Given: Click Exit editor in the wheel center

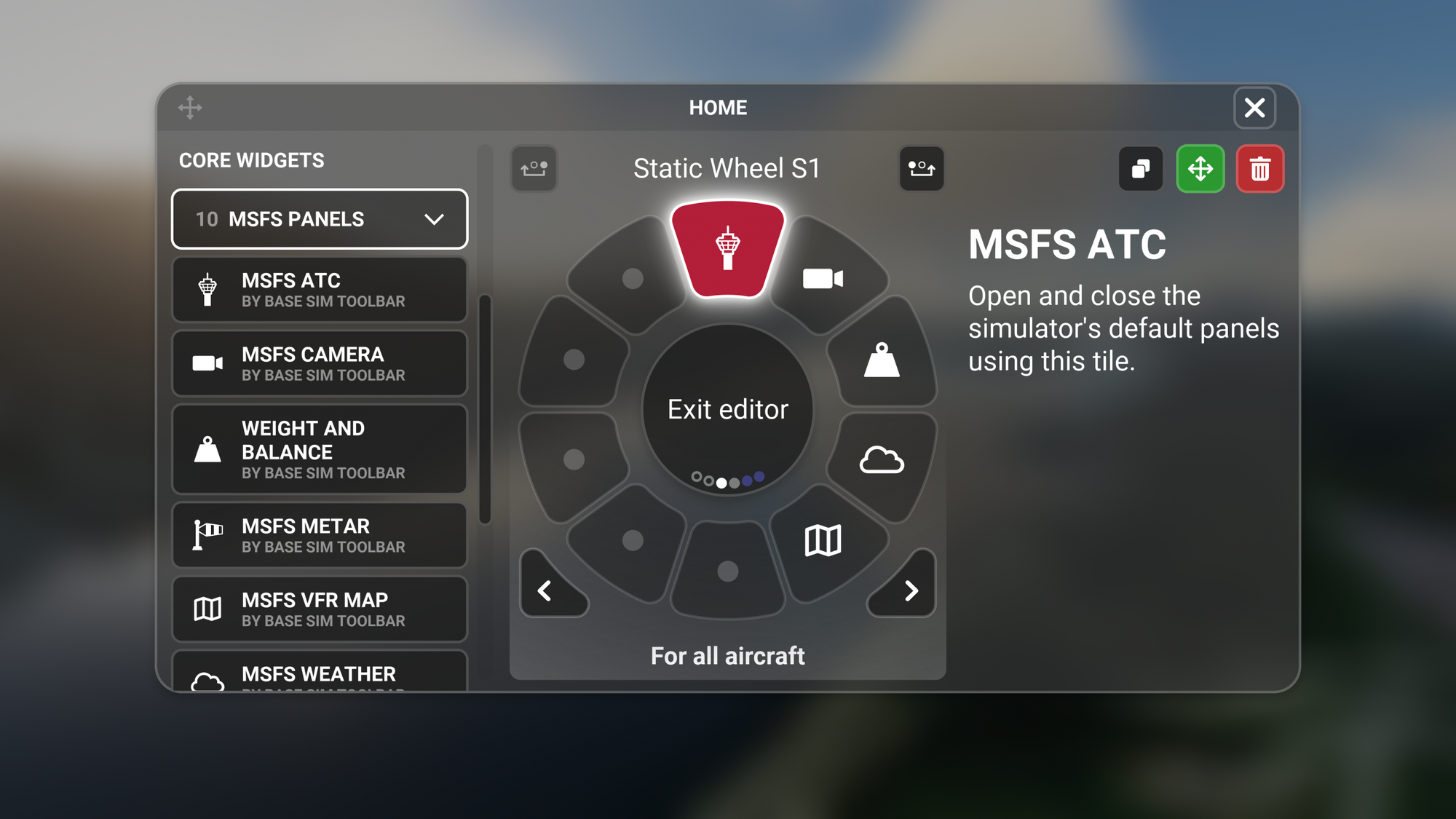Looking at the screenshot, I should pyautogui.click(x=728, y=409).
